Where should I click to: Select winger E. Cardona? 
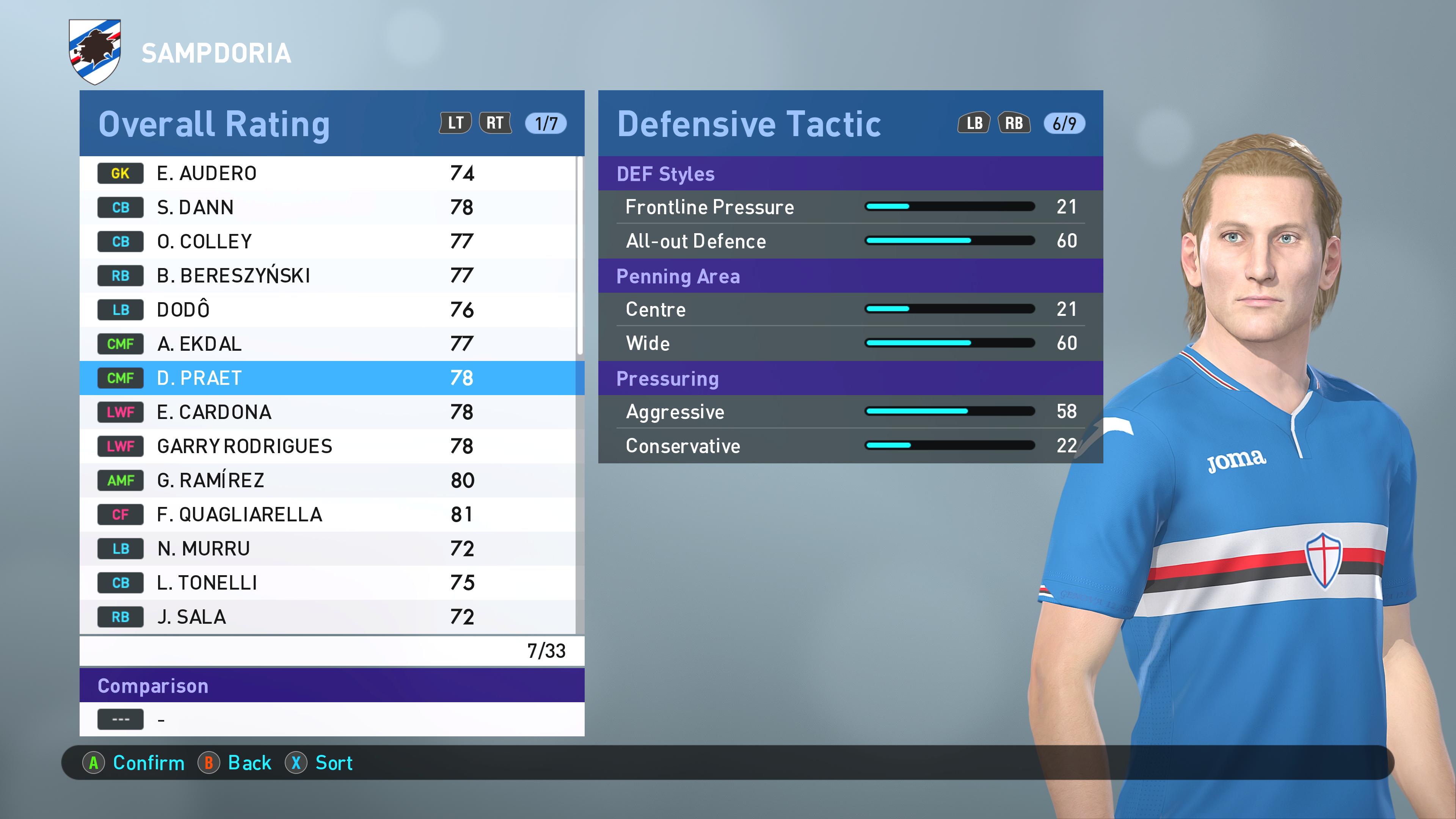328,412
